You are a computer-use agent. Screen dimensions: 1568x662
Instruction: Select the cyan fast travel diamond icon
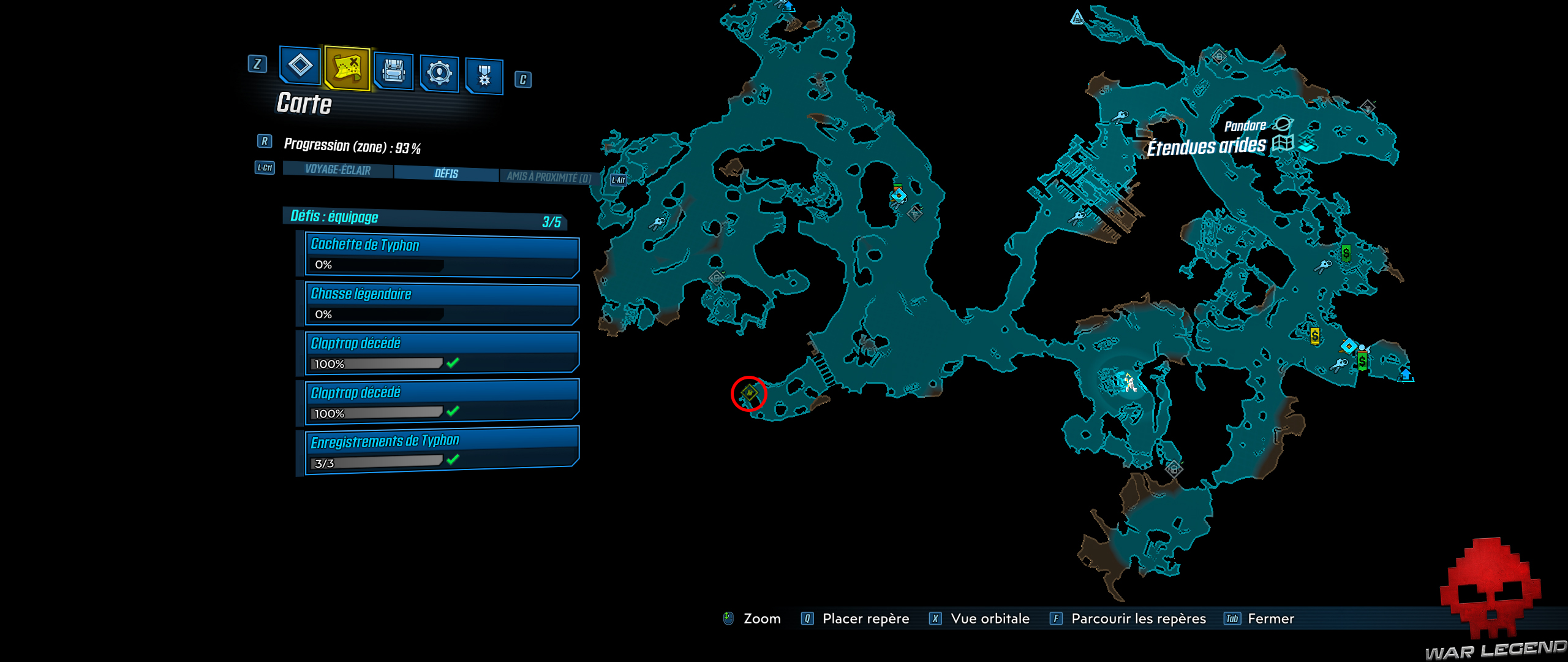tap(1349, 346)
